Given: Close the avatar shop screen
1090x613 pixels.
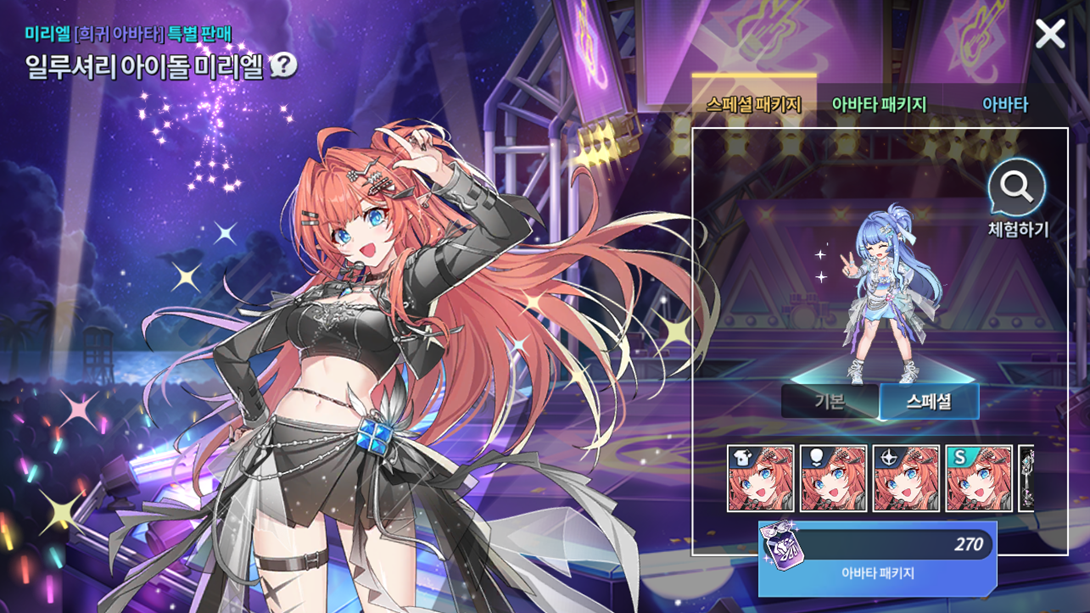Looking at the screenshot, I should 1050,35.
